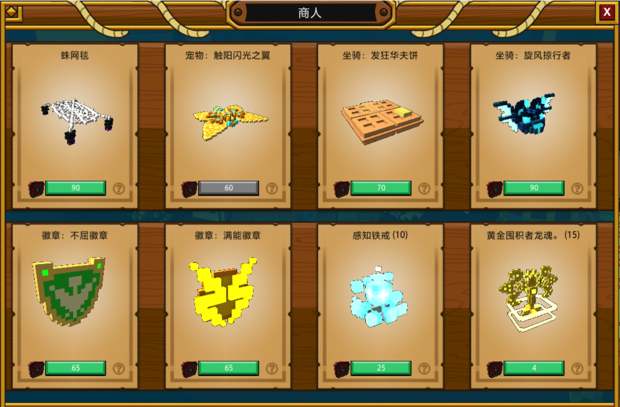
Task: Show info for 感知铁戒 item
Action: (x=424, y=368)
